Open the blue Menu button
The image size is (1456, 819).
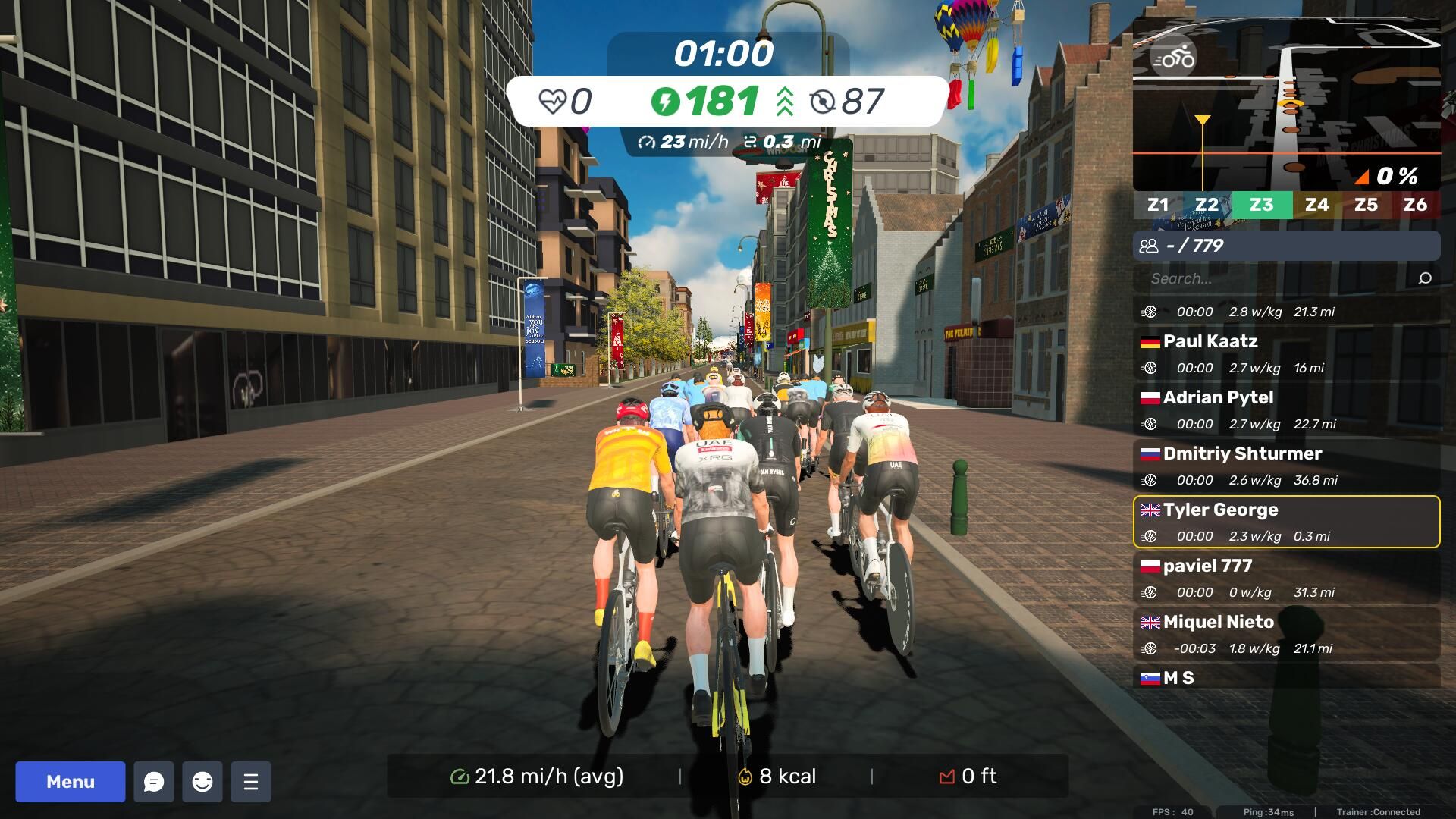(x=71, y=782)
